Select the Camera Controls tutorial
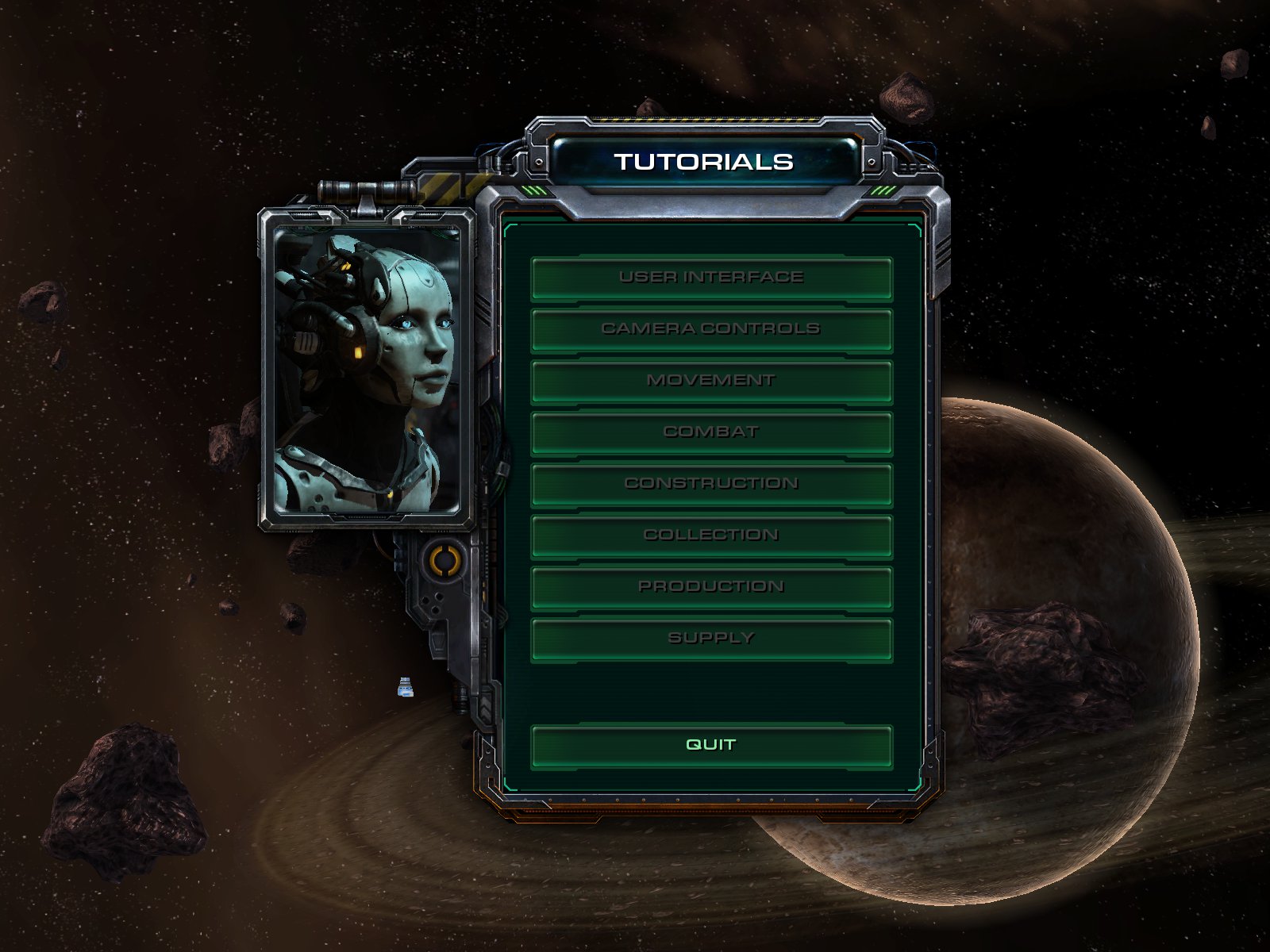This screenshot has height=952, width=1270. pyautogui.click(x=711, y=329)
